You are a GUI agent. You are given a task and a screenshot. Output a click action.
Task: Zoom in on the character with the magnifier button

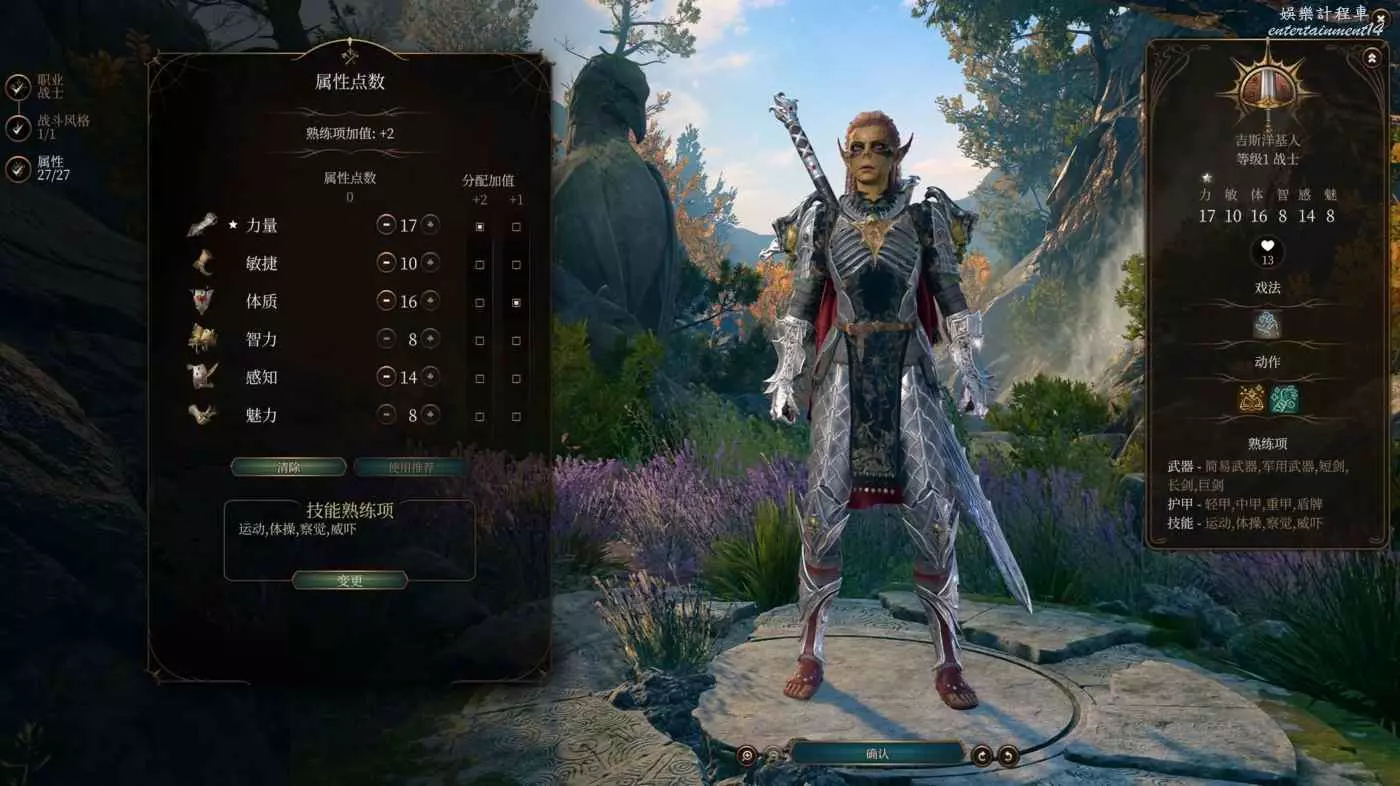point(746,756)
